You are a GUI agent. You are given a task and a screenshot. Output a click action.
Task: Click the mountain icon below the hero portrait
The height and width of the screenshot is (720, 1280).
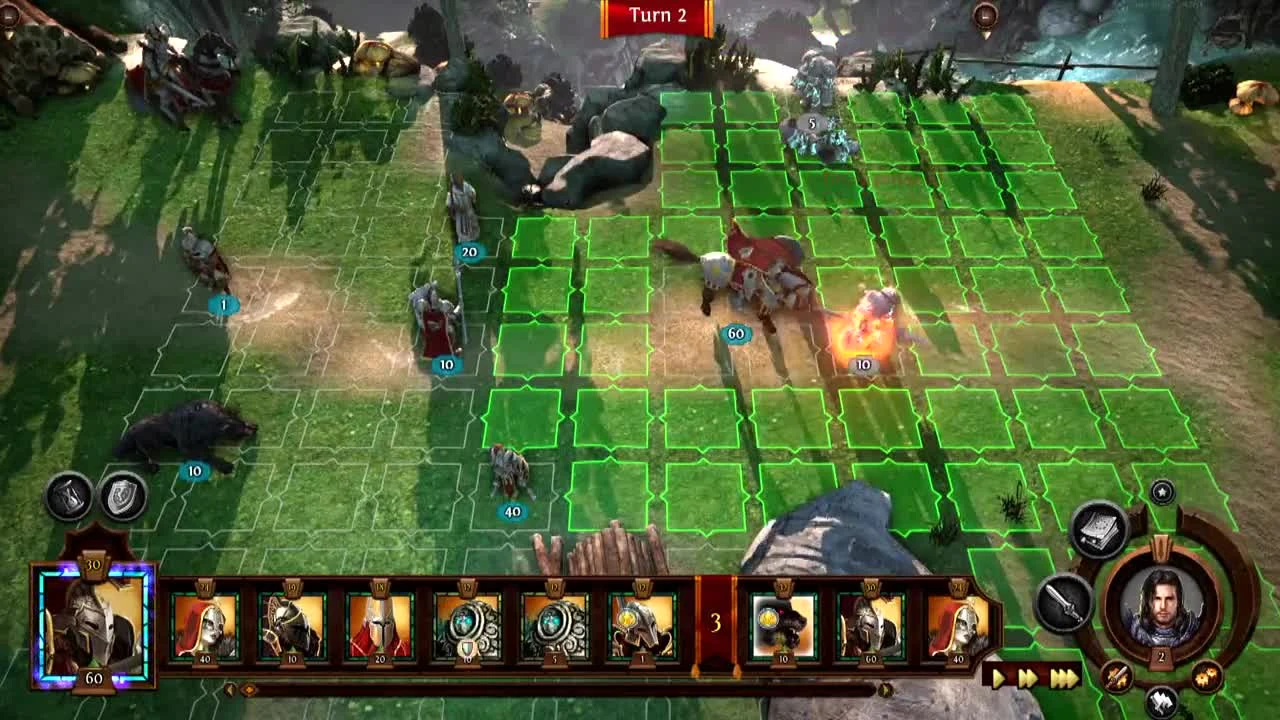tap(1163, 700)
